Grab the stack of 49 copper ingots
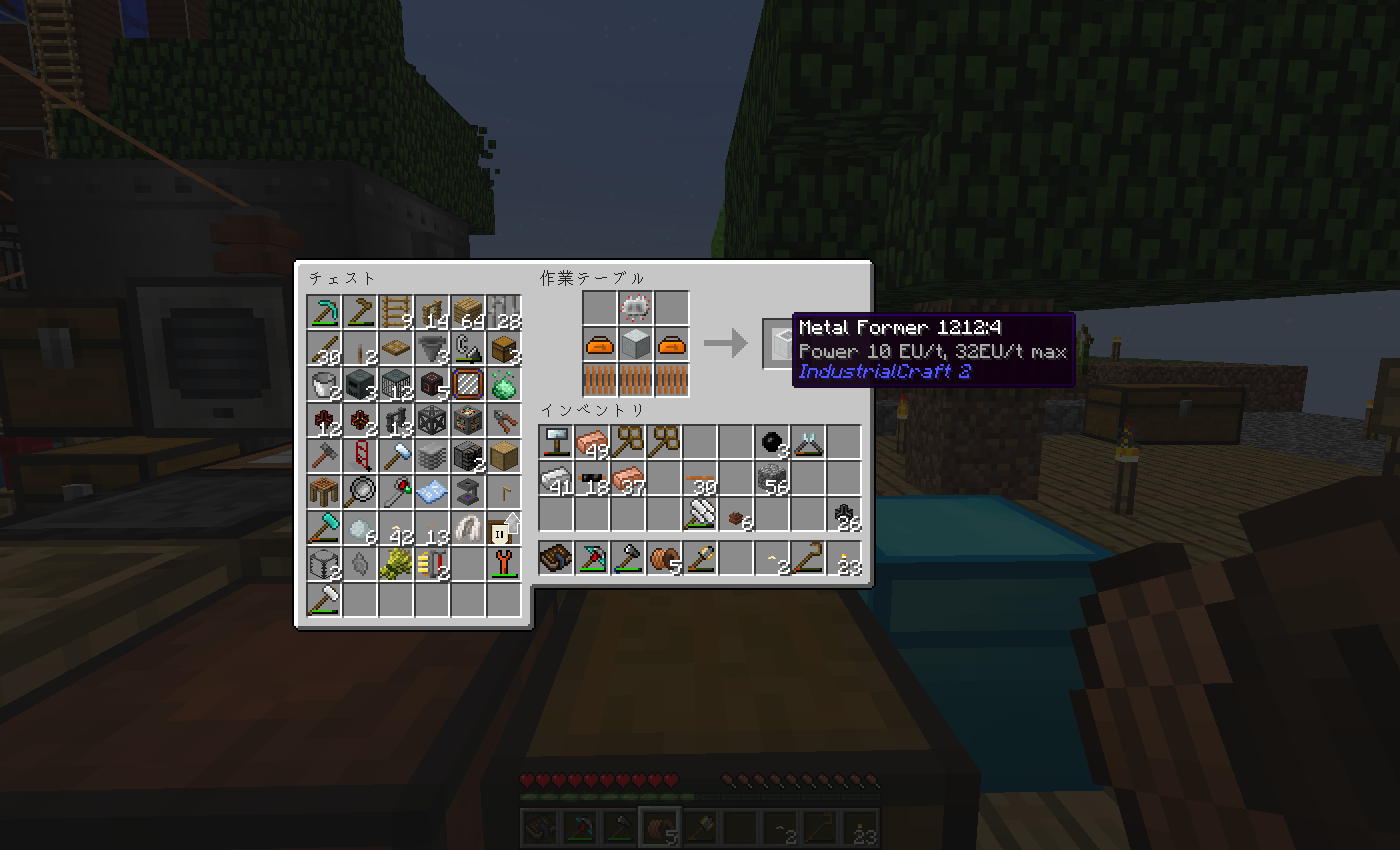Screen dimensions: 1400x850 [x=592, y=441]
